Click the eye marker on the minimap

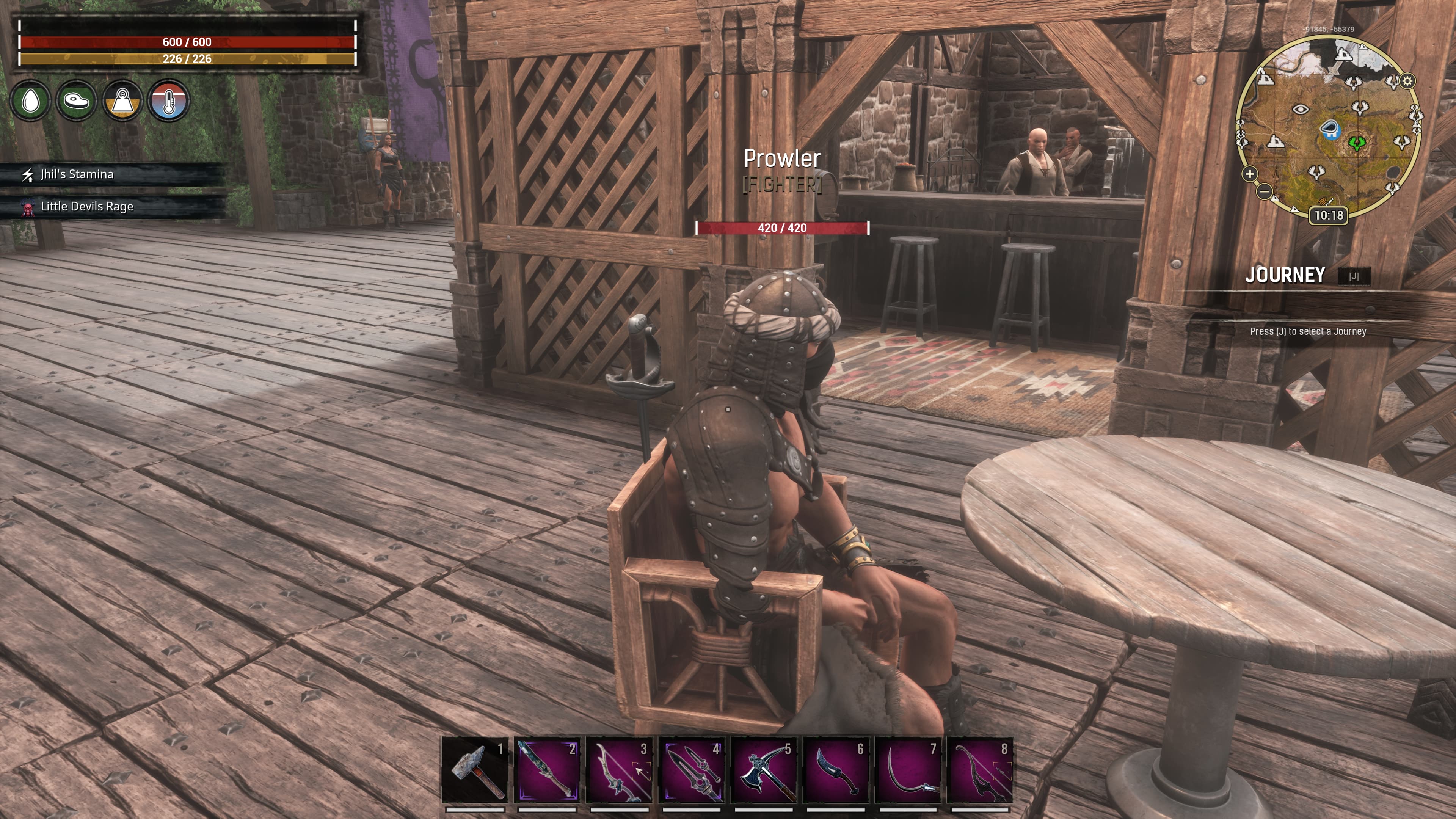pos(1301,110)
